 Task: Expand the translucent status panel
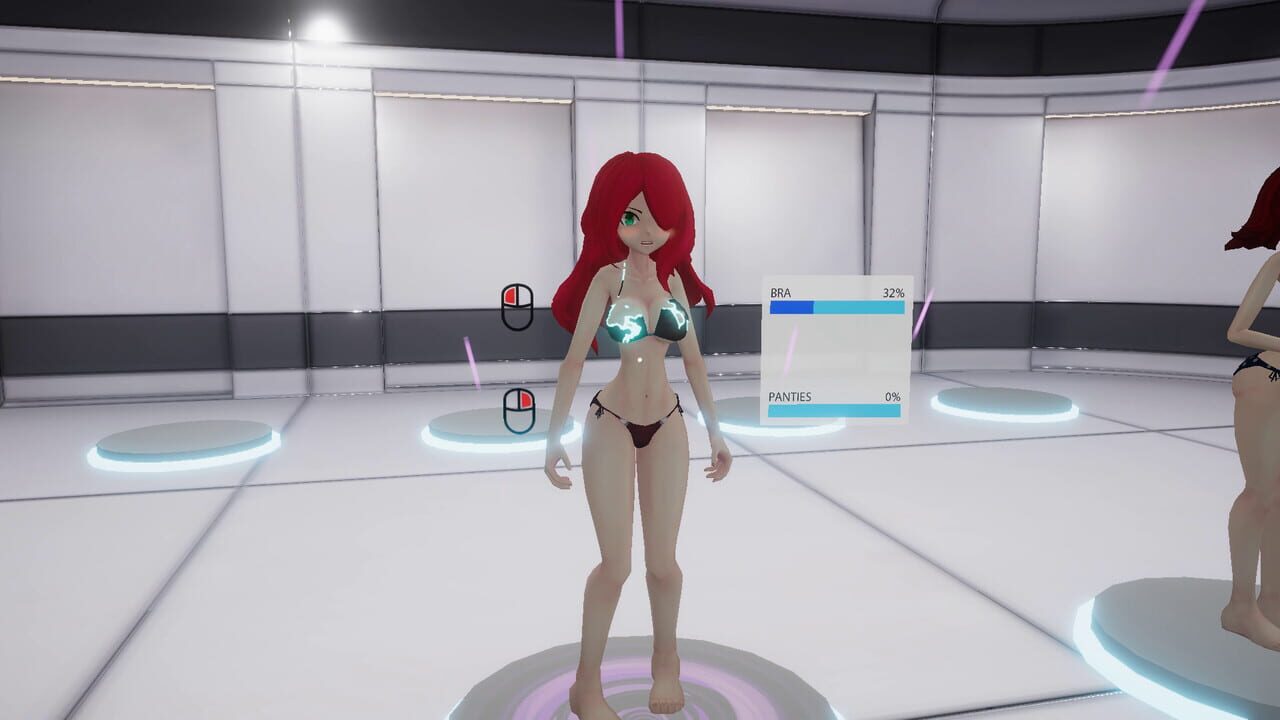pyautogui.click(x=835, y=350)
